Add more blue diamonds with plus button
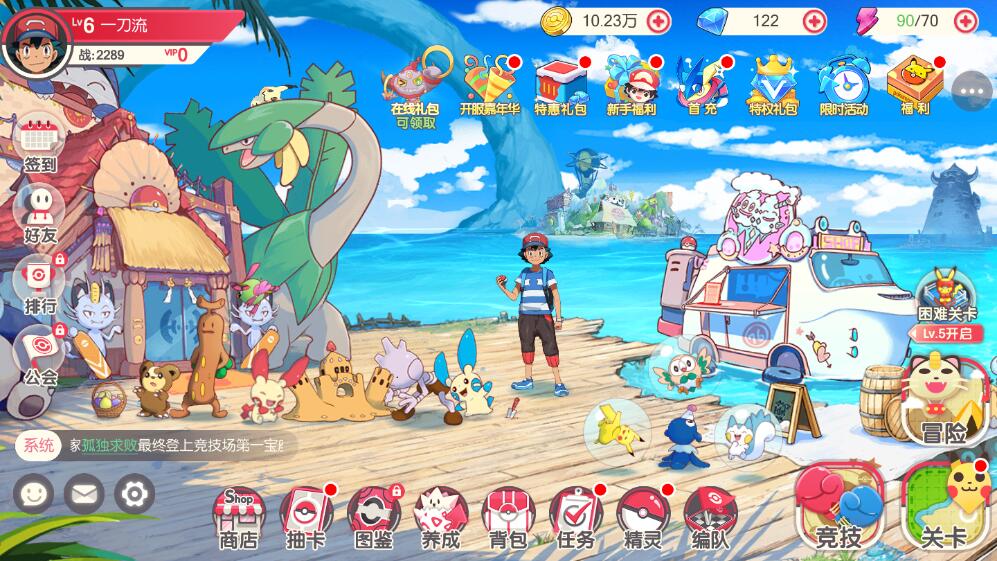The height and width of the screenshot is (561, 997). (x=815, y=21)
